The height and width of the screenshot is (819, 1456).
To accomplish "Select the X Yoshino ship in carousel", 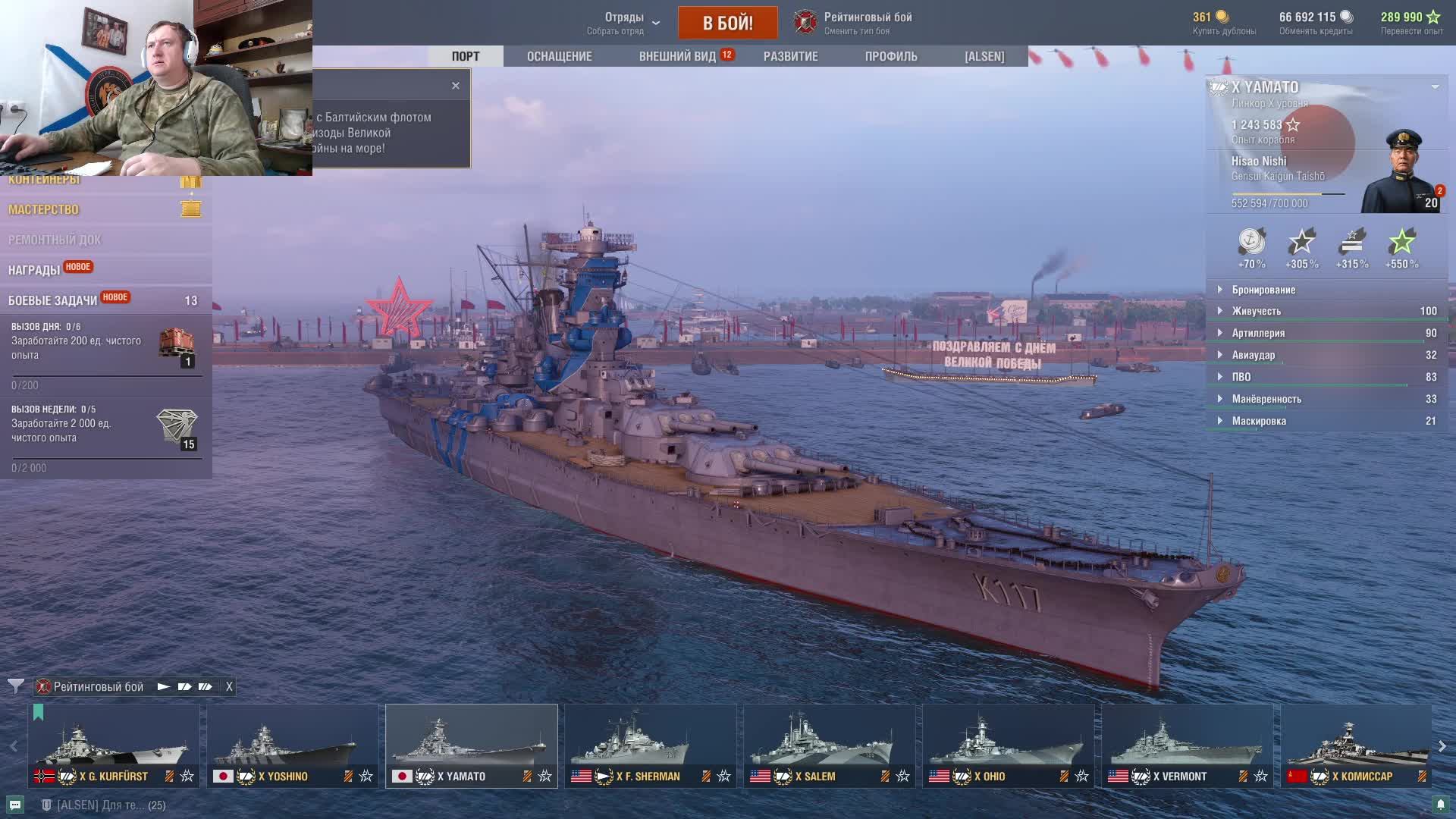I will pyautogui.click(x=292, y=745).
